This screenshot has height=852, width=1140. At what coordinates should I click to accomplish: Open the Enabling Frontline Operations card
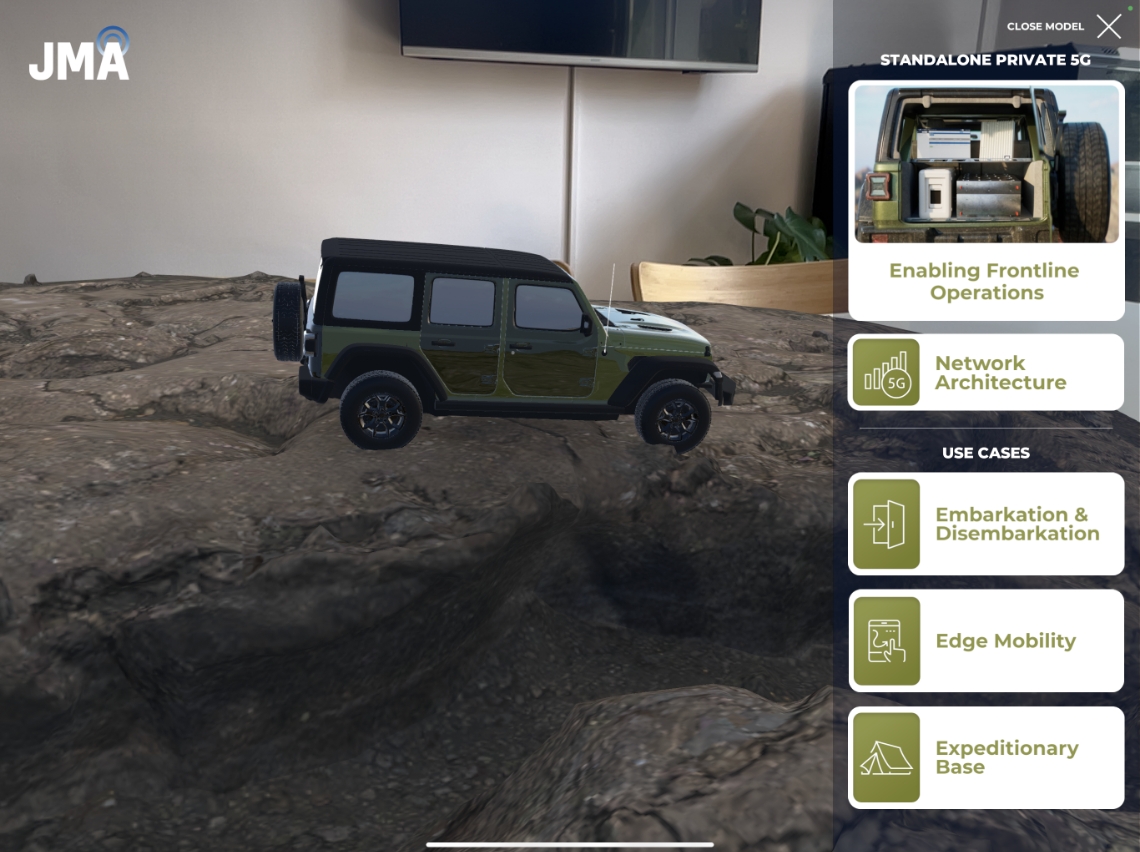[986, 200]
